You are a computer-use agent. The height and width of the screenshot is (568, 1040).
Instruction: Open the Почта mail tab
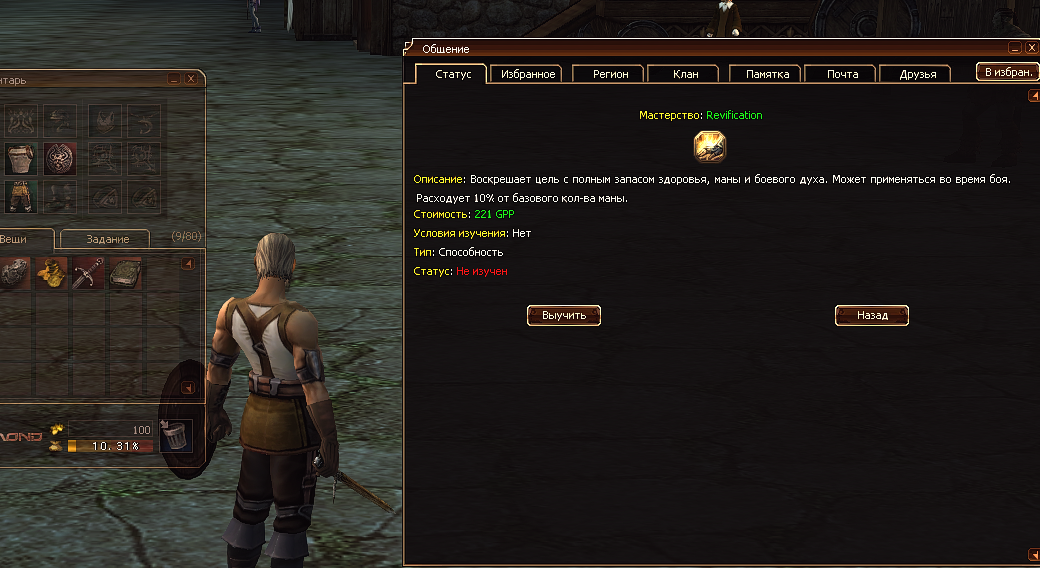pyautogui.click(x=842, y=74)
